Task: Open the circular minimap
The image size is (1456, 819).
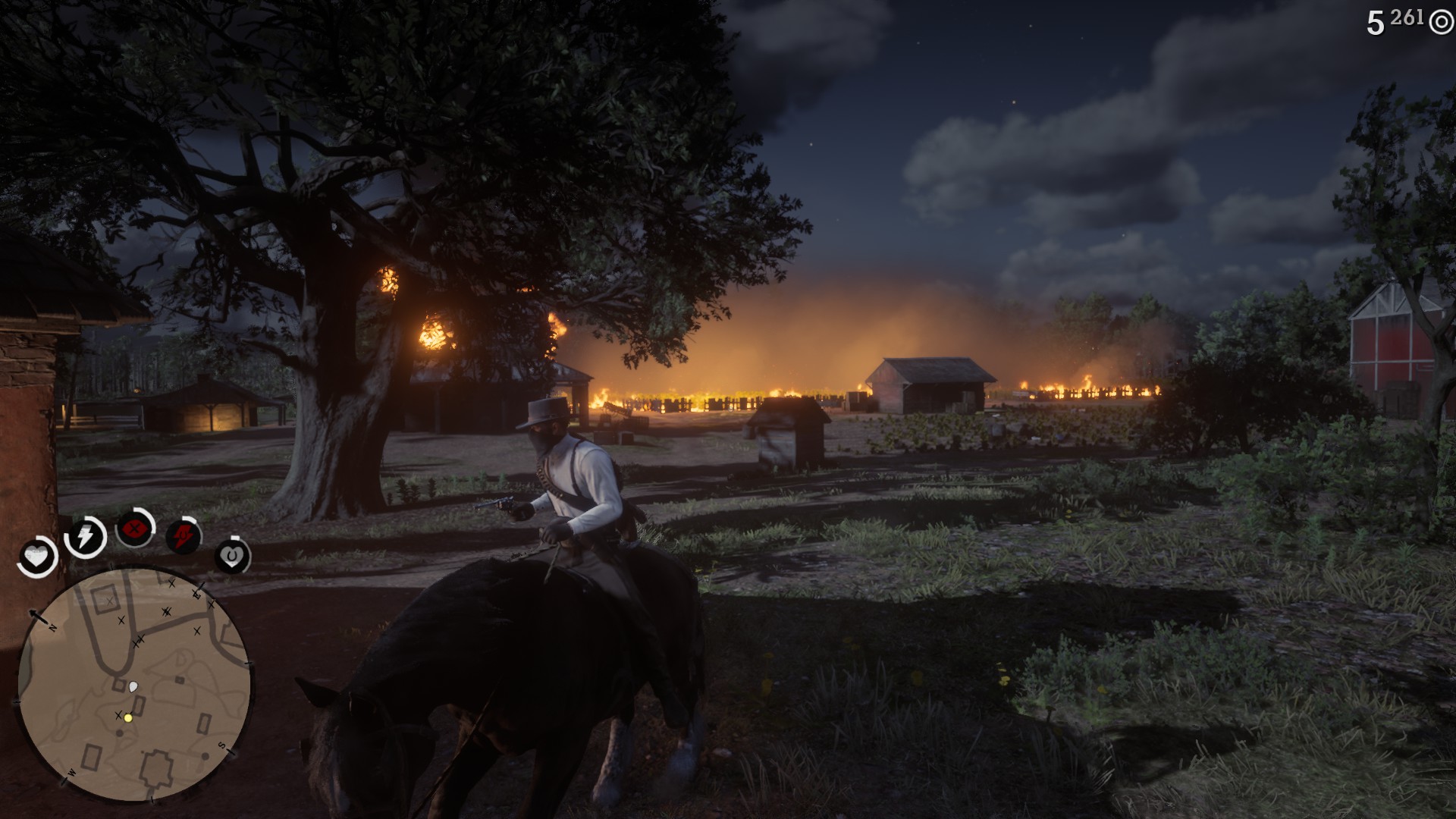Action: pos(135,684)
